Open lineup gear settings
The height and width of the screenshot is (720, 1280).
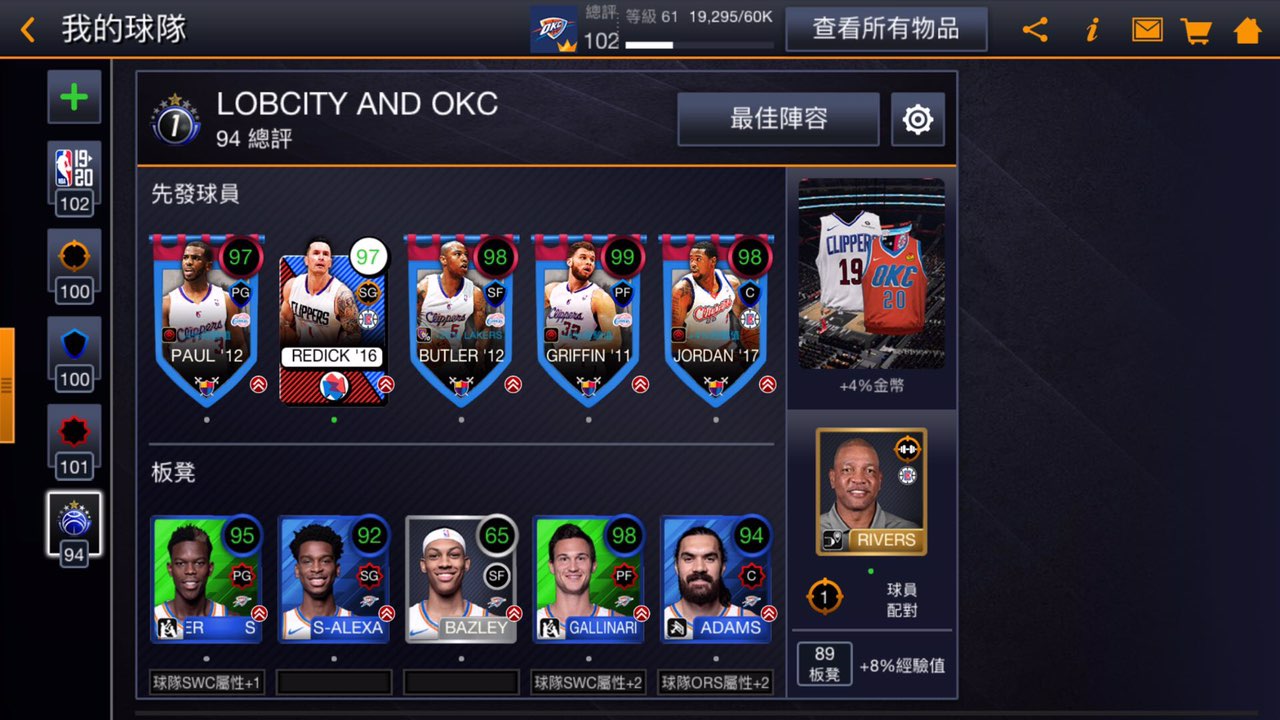917,120
